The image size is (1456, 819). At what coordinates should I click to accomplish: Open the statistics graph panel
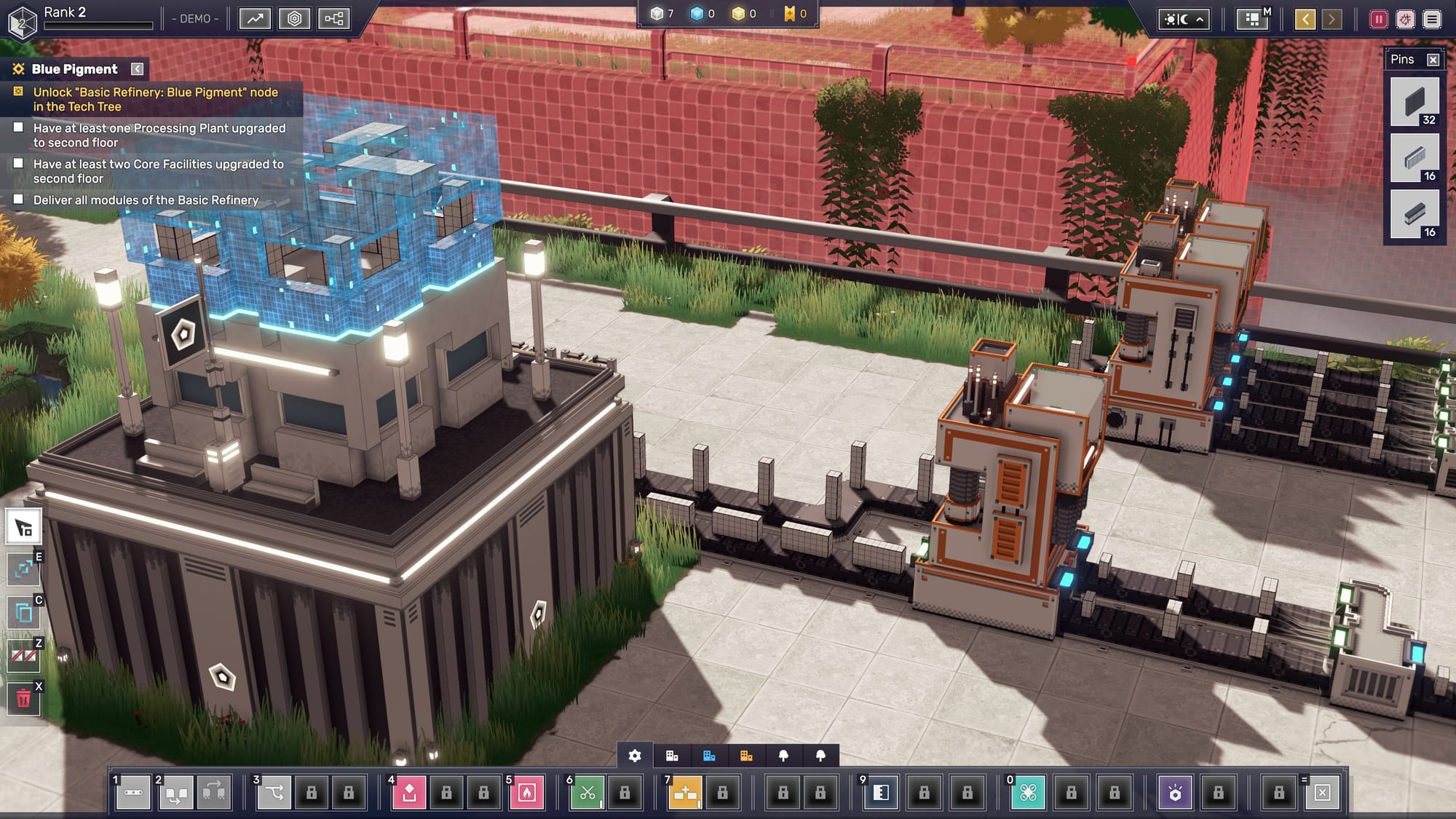pyautogui.click(x=255, y=19)
